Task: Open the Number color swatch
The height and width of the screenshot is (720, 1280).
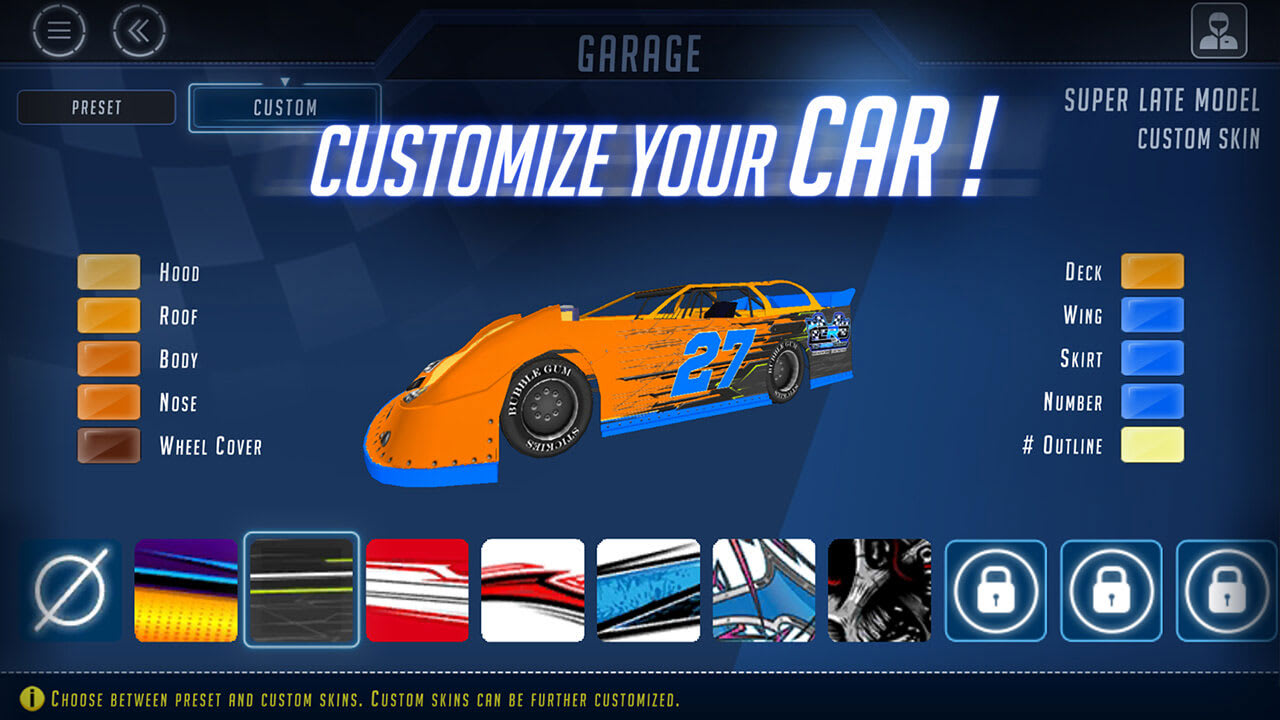Action: point(1153,401)
